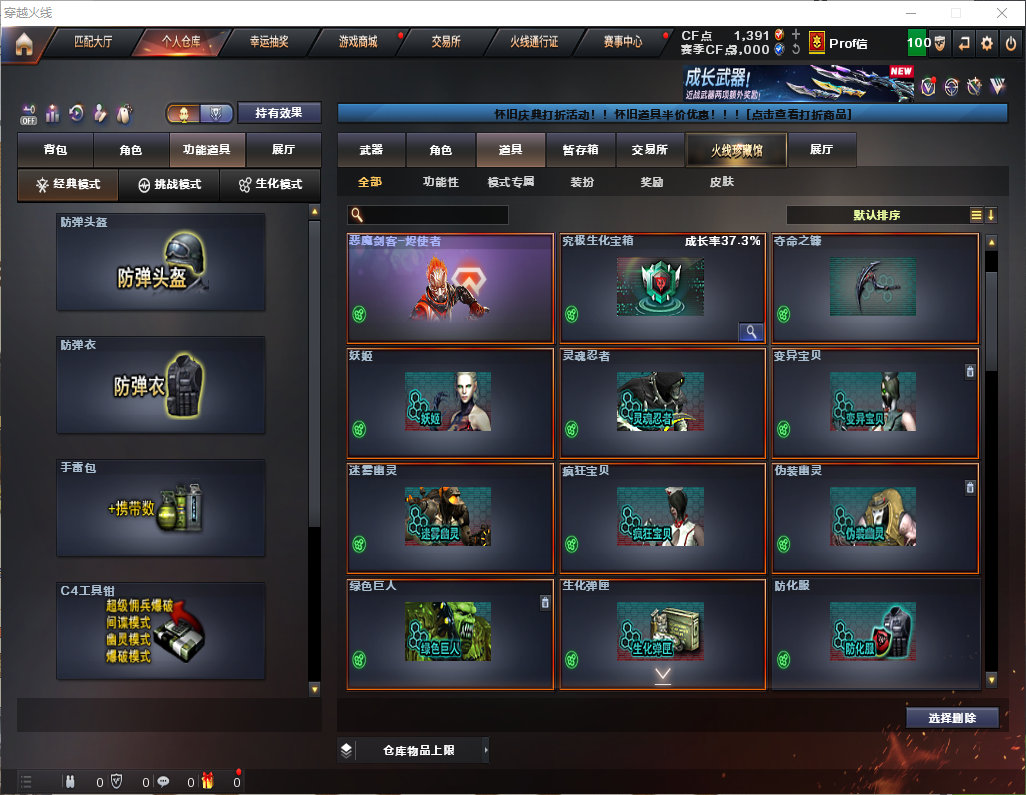Select the 防弹头盔 helmet item
This screenshot has height=795, width=1026.
[161, 262]
